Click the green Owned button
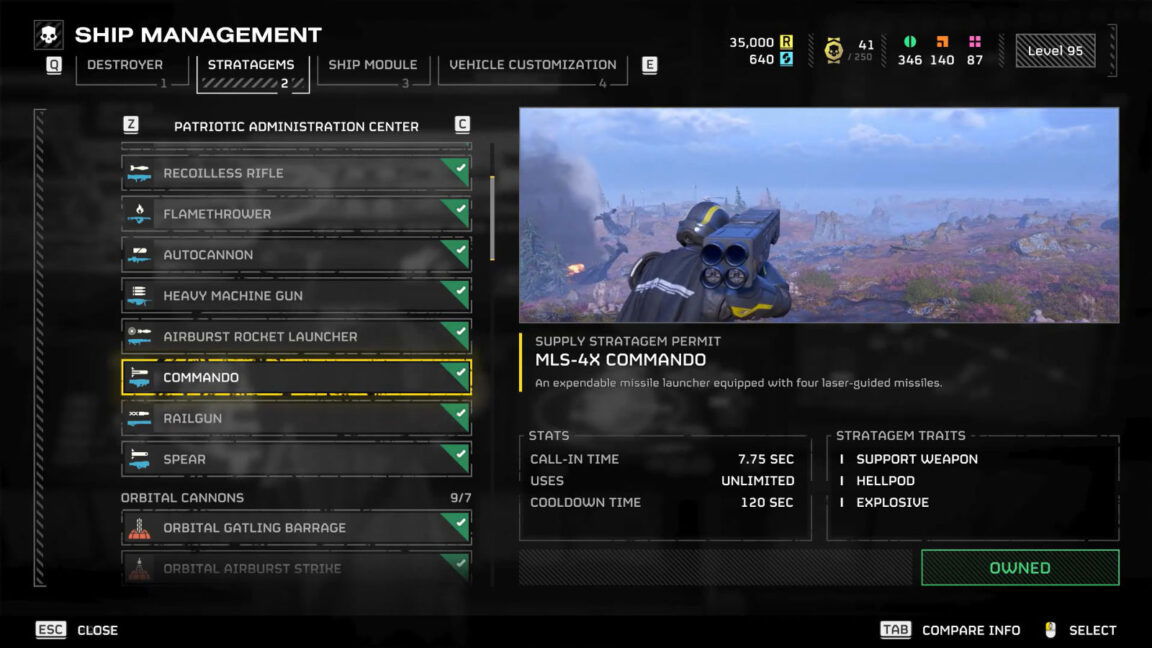This screenshot has width=1152, height=648. (x=1019, y=568)
